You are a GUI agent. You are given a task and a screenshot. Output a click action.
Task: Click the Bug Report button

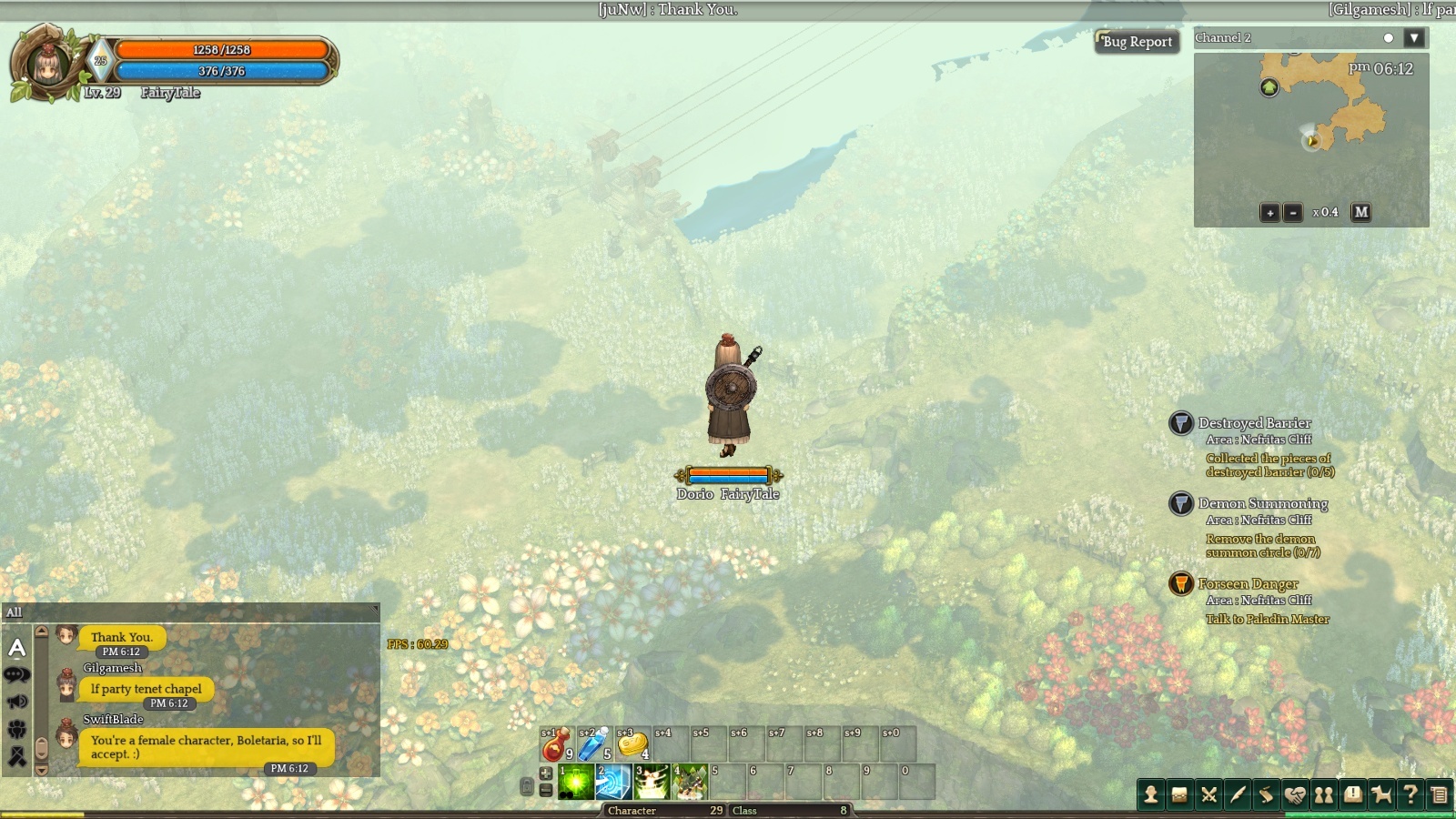[1137, 42]
